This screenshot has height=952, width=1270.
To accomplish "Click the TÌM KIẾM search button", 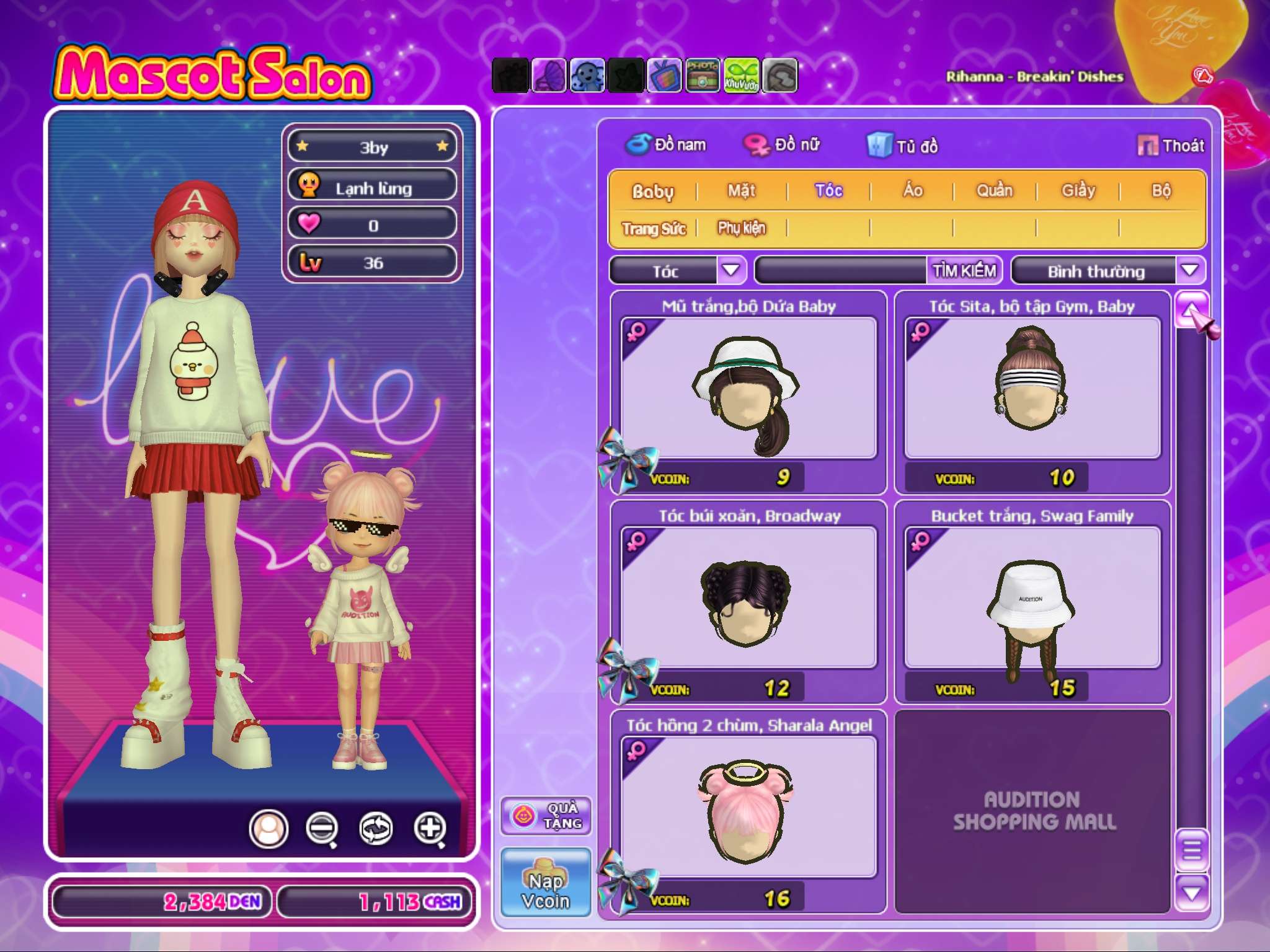I will pos(964,271).
